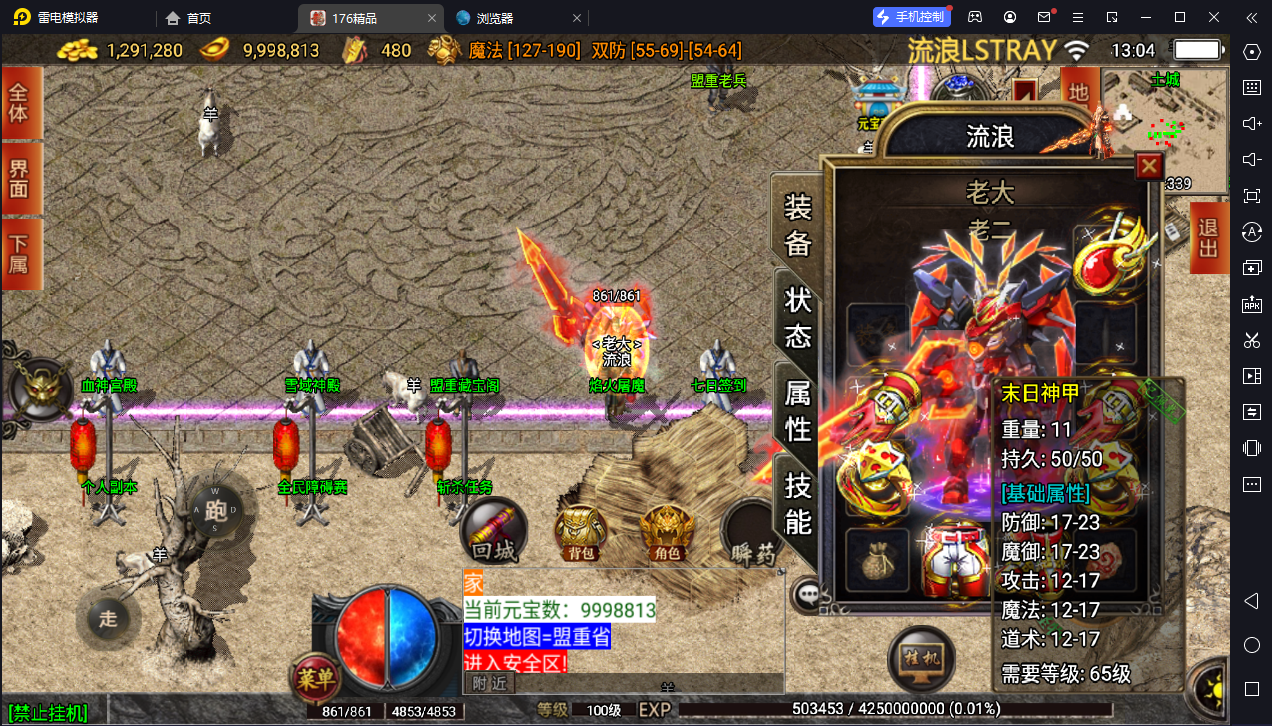Image resolution: width=1272 pixels, height=726 pixels.
Task: Select the 技能 skills tab
Action: tap(798, 503)
